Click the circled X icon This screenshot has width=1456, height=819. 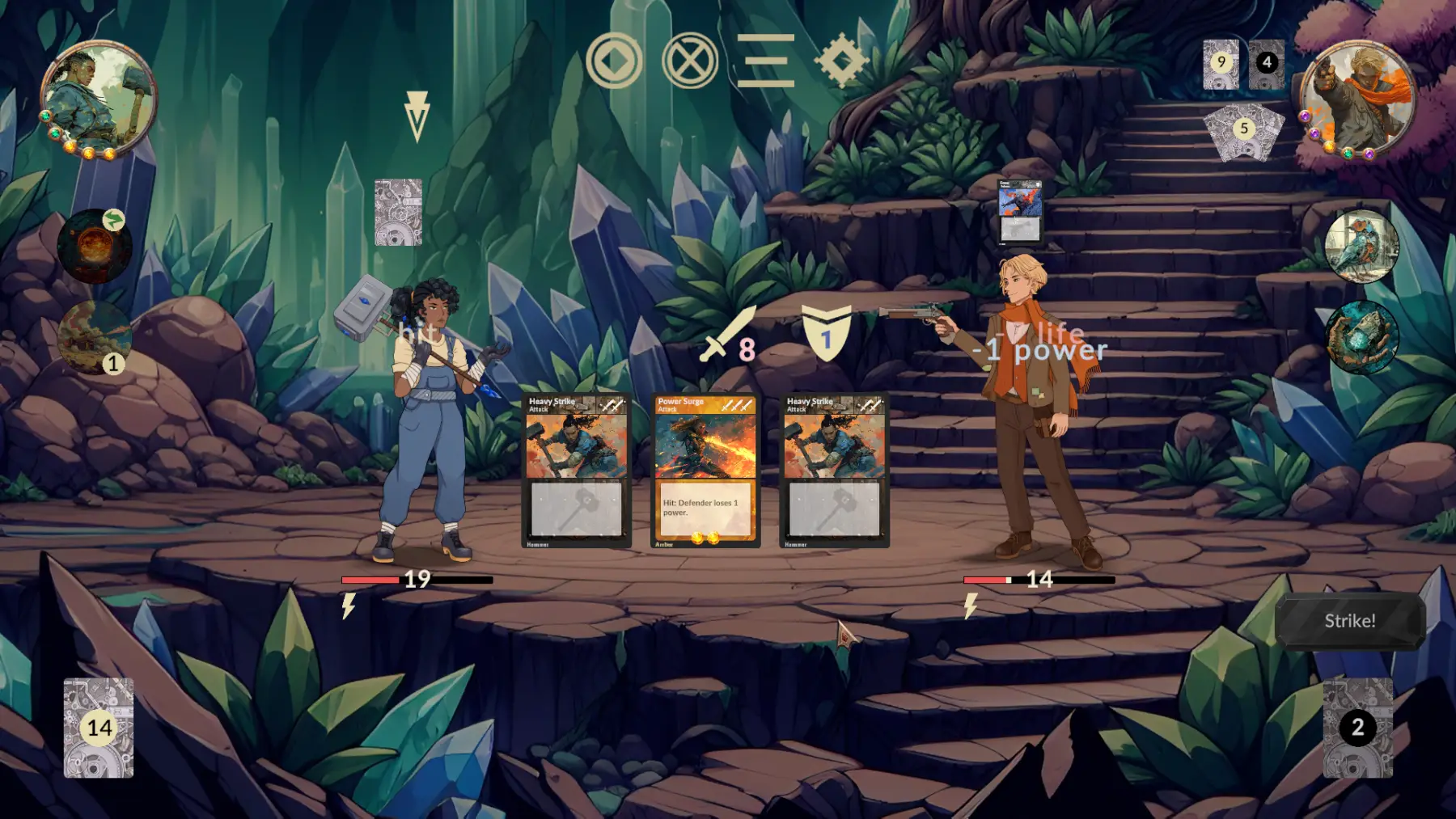tap(689, 61)
